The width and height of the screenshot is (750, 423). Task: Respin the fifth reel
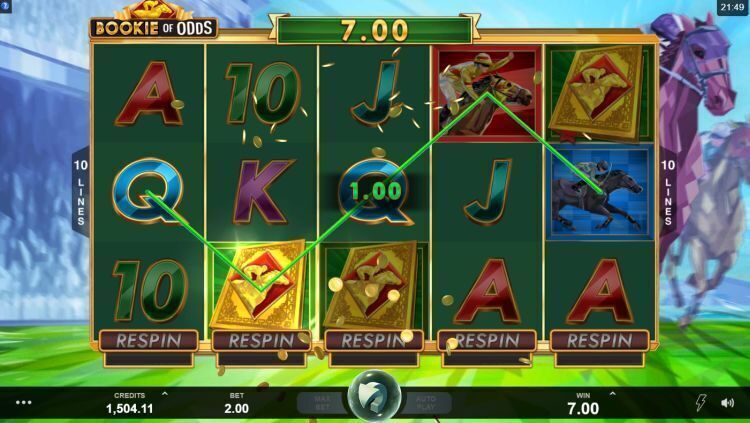[x=599, y=339]
